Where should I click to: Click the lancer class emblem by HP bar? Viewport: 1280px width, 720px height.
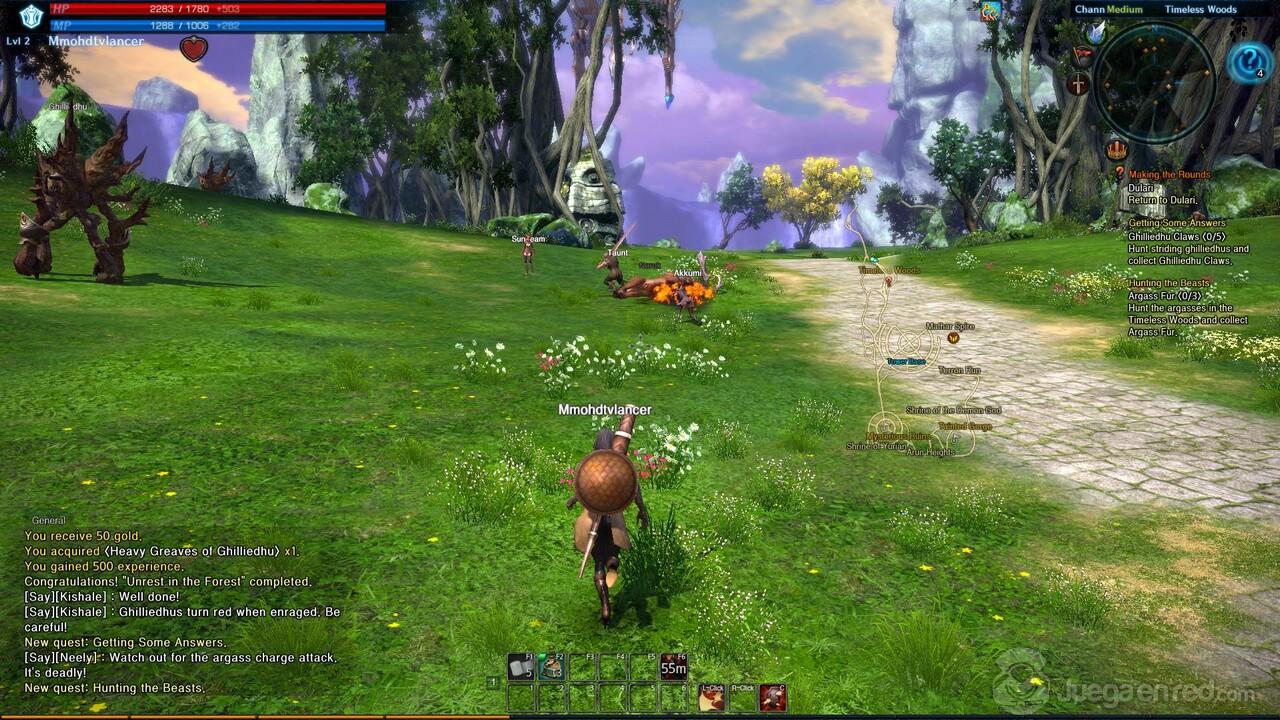31,15
